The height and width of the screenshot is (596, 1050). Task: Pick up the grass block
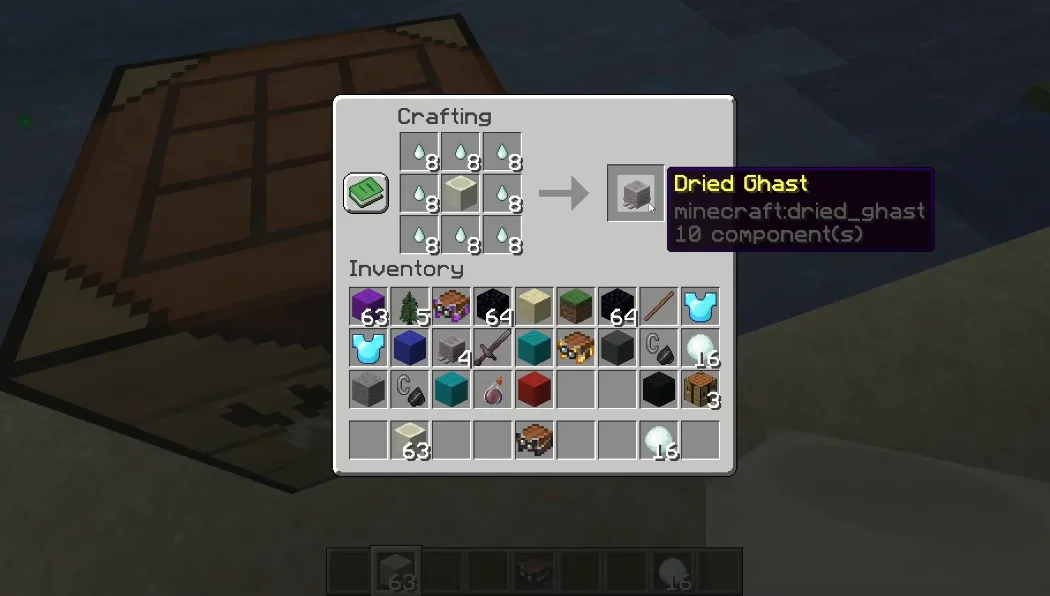tap(575, 307)
